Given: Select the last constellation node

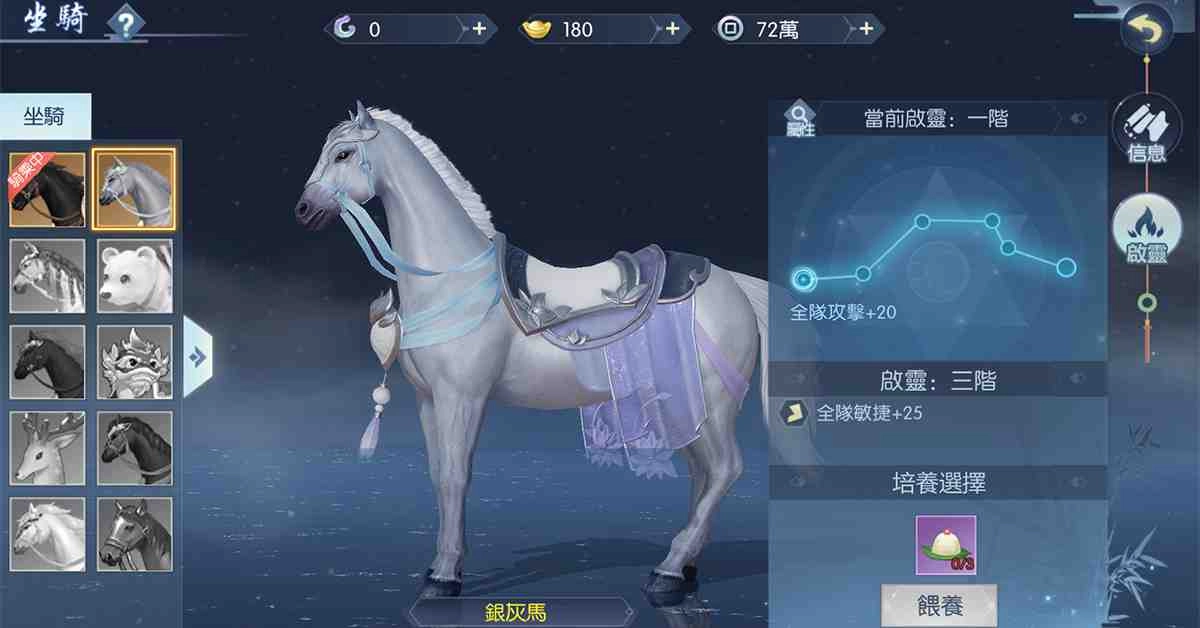Looking at the screenshot, I should click(1066, 267).
